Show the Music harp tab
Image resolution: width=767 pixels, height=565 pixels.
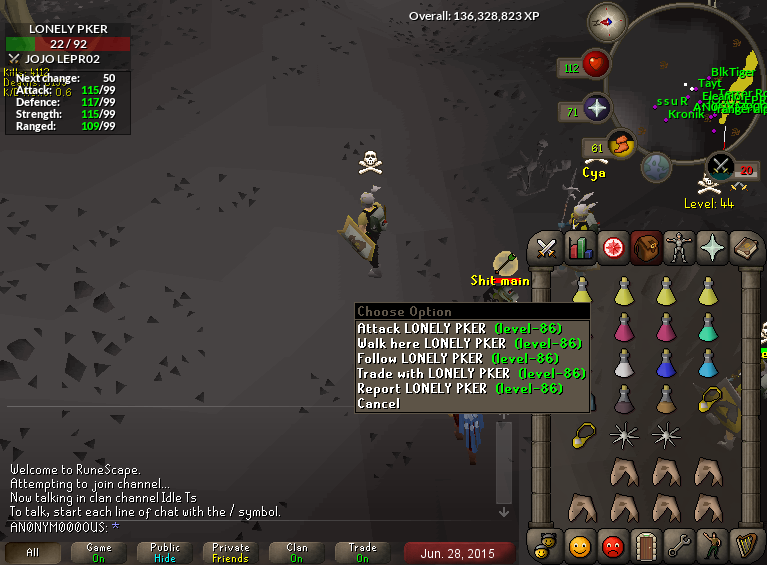[x=745, y=546]
